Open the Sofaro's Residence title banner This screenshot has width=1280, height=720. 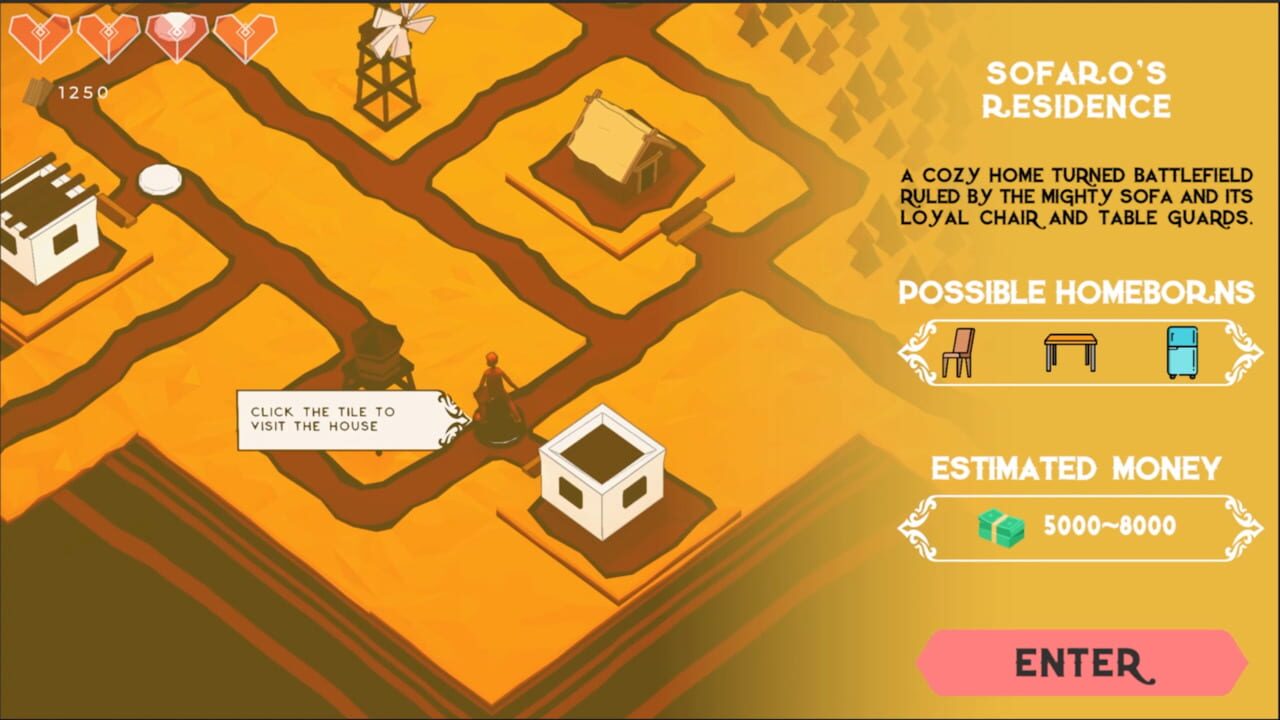(x=1075, y=90)
